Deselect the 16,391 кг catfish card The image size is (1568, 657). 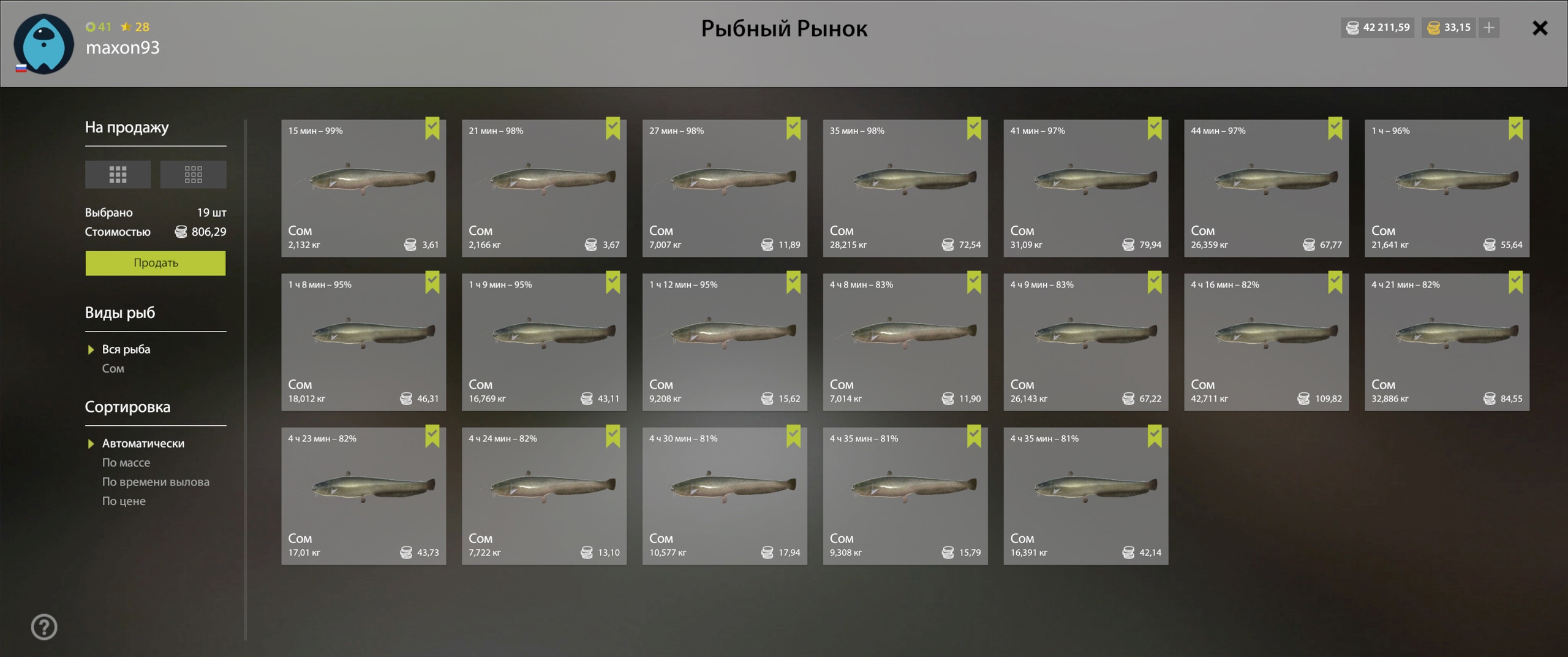(x=1085, y=496)
